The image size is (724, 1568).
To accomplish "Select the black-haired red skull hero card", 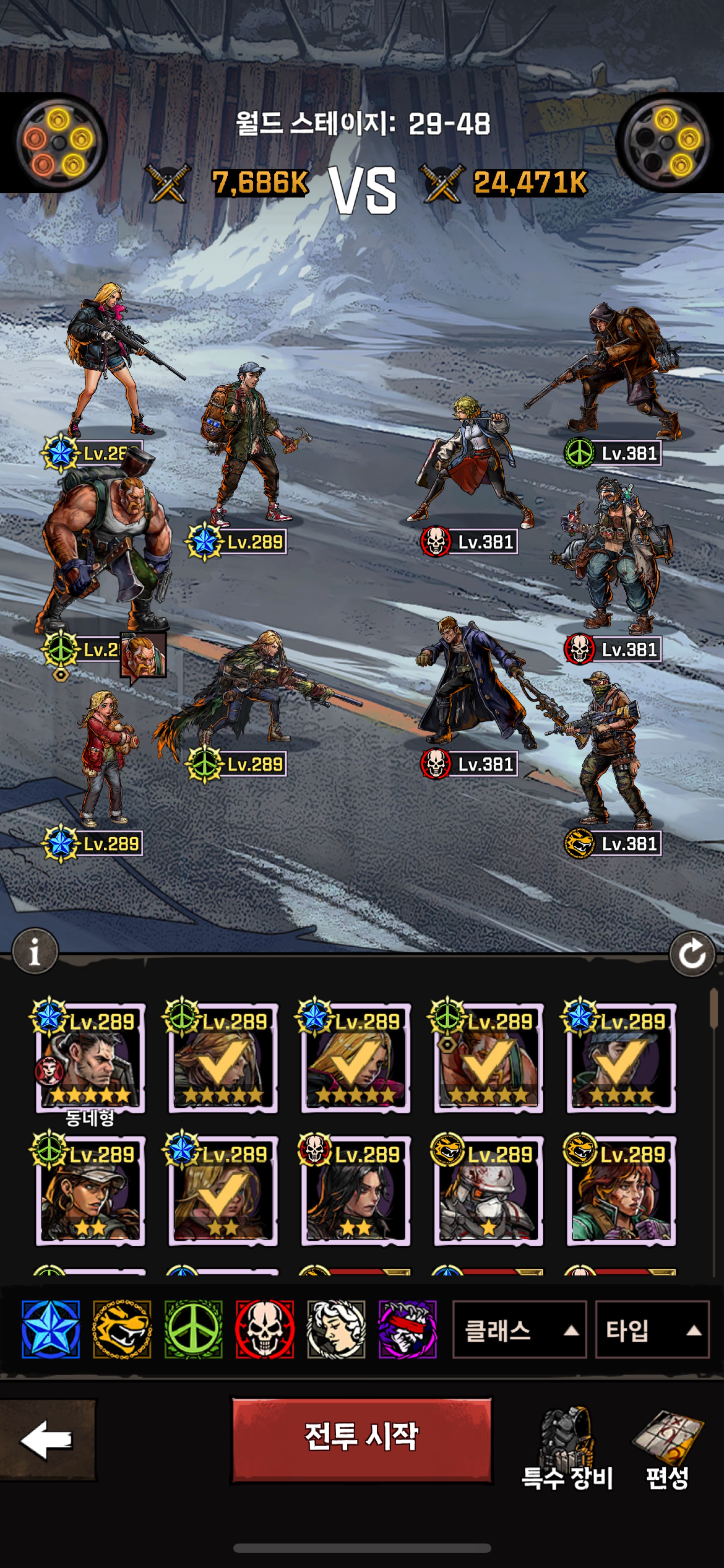I will pyautogui.click(x=356, y=1192).
